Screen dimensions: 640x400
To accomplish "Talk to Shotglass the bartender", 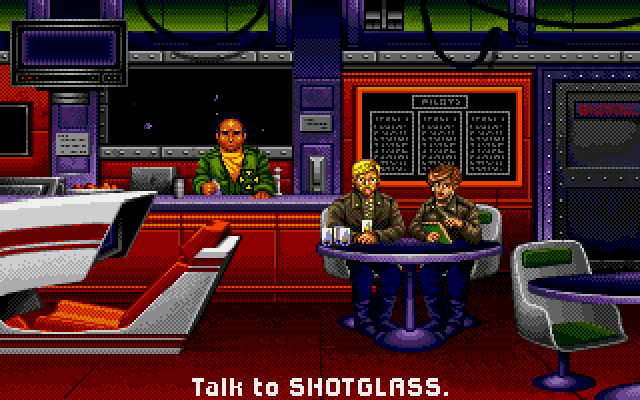I will [x=233, y=158].
